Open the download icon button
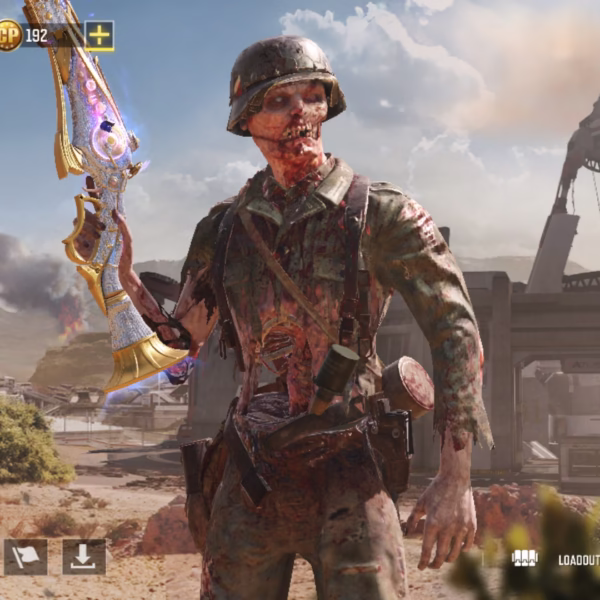Image resolution: width=600 pixels, height=600 pixels. coord(84,557)
